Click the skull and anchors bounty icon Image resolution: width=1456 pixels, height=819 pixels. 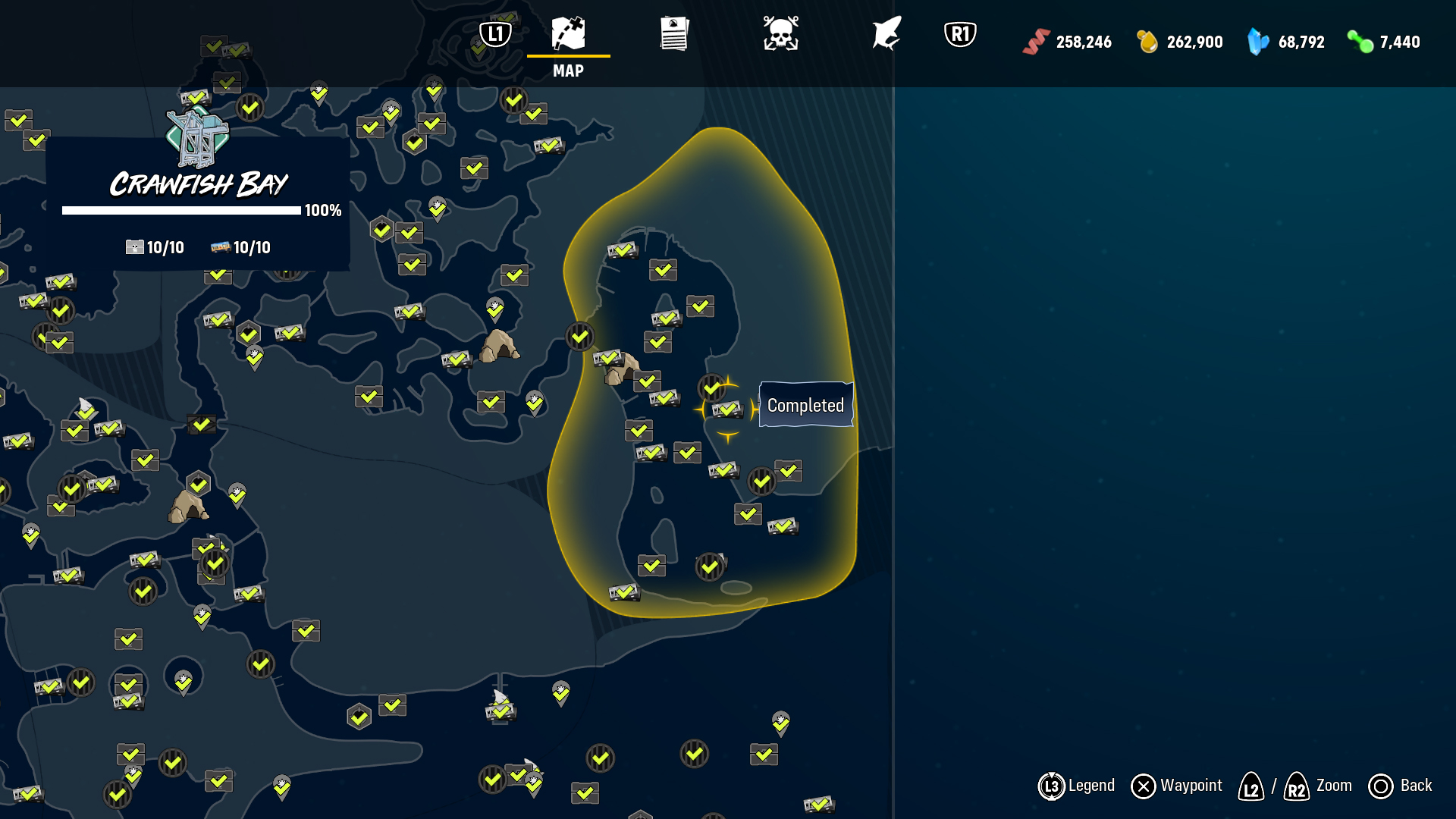(x=781, y=34)
